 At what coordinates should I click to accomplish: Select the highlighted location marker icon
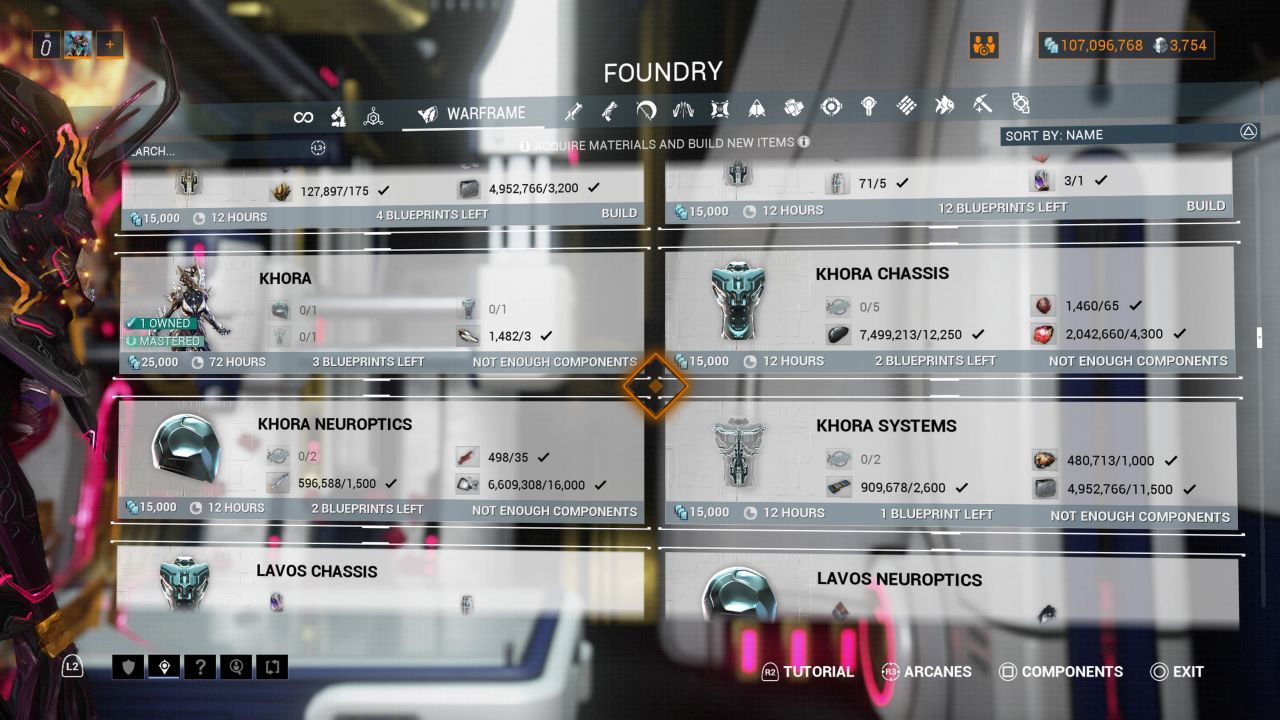click(x=164, y=666)
